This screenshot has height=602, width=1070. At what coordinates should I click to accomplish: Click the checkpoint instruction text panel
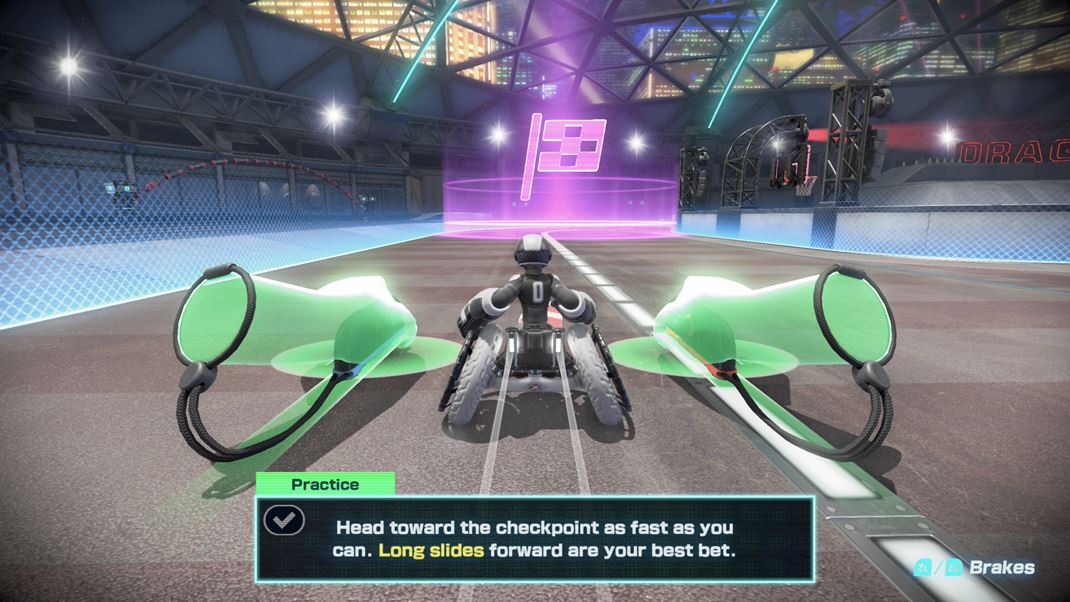535,538
